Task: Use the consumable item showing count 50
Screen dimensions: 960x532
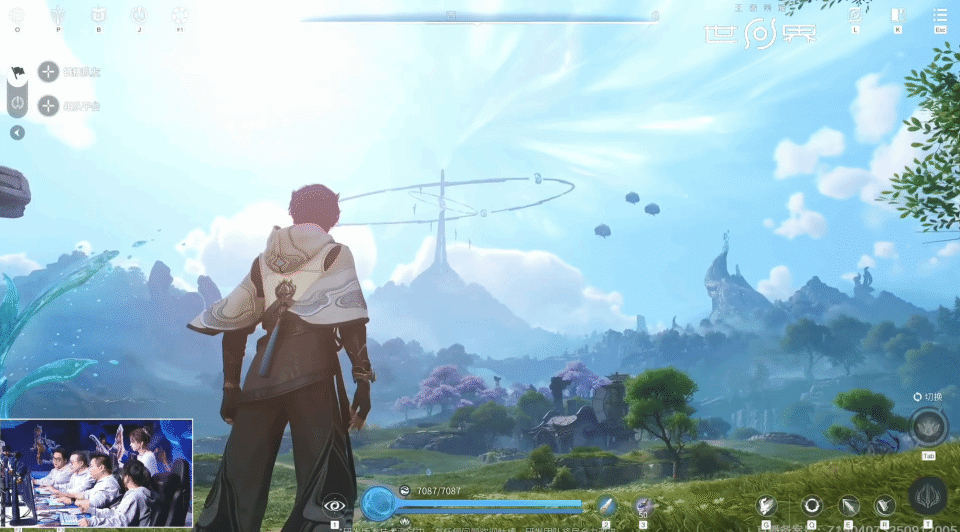Action: [x=643, y=506]
